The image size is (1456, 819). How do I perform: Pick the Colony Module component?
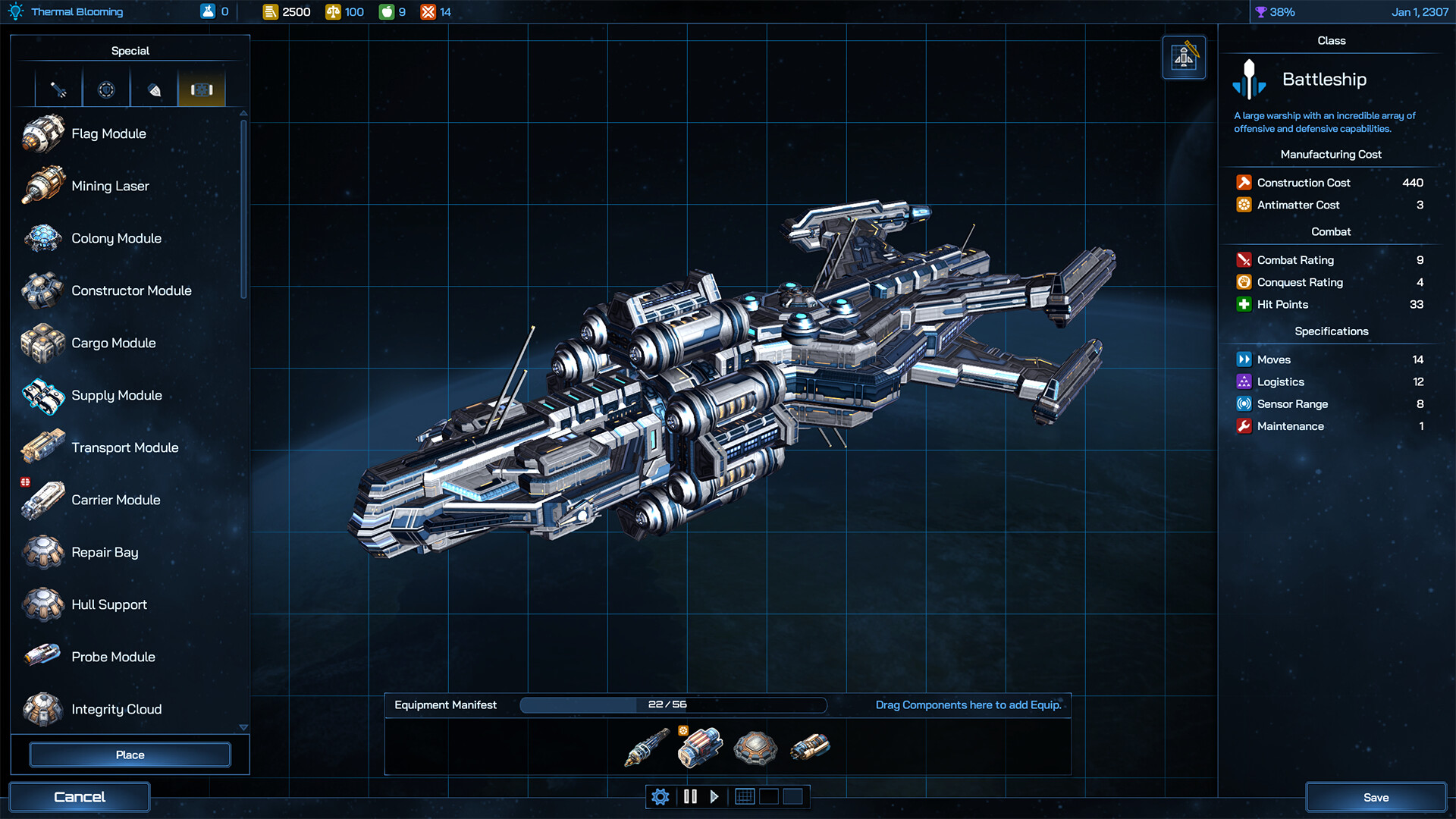[x=116, y=238]
